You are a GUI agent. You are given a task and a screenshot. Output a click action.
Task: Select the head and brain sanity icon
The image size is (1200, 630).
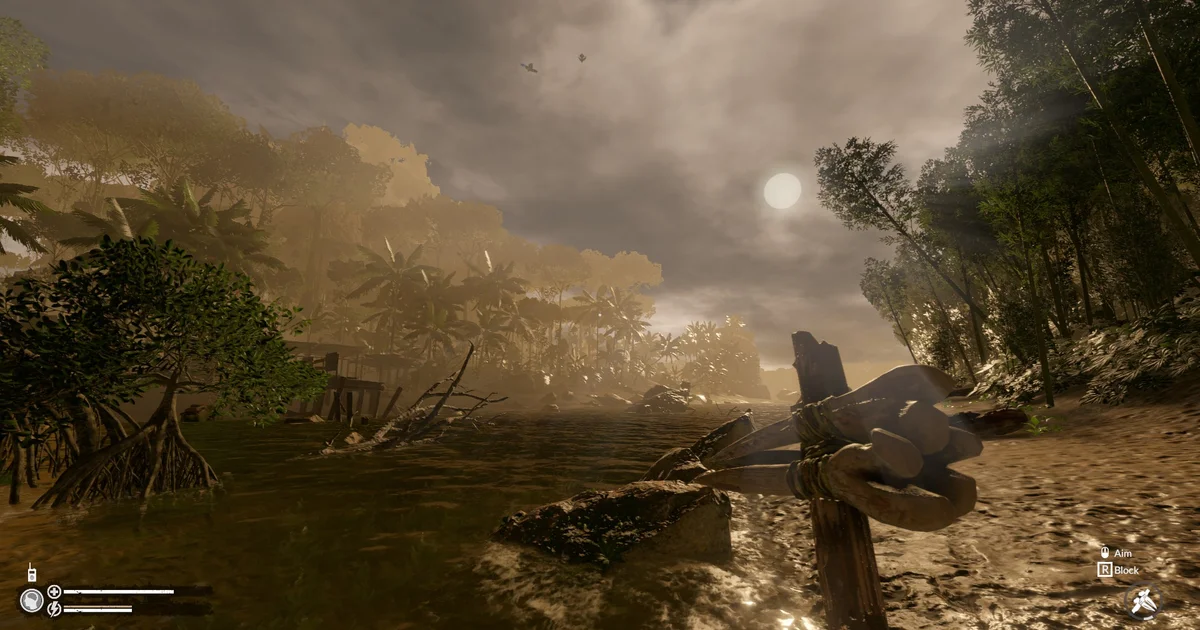coord(31,600)
